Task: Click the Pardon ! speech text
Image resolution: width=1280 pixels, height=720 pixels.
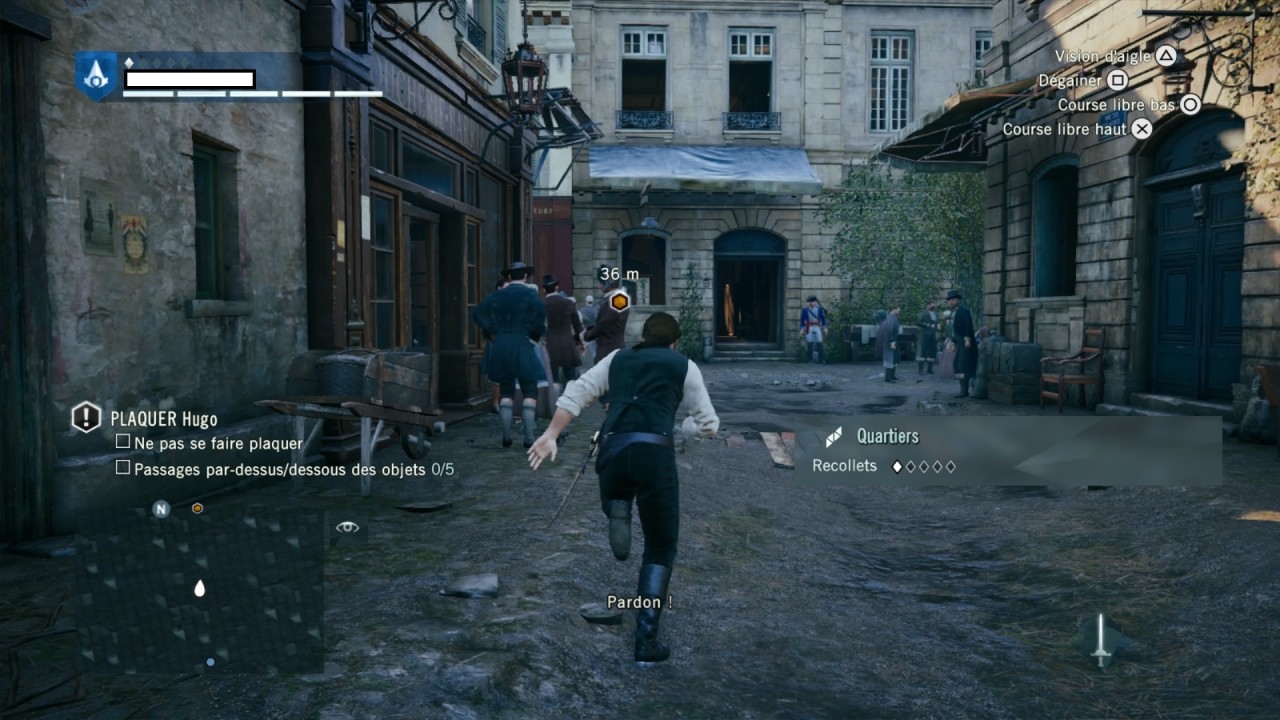Action: (640, 602)
